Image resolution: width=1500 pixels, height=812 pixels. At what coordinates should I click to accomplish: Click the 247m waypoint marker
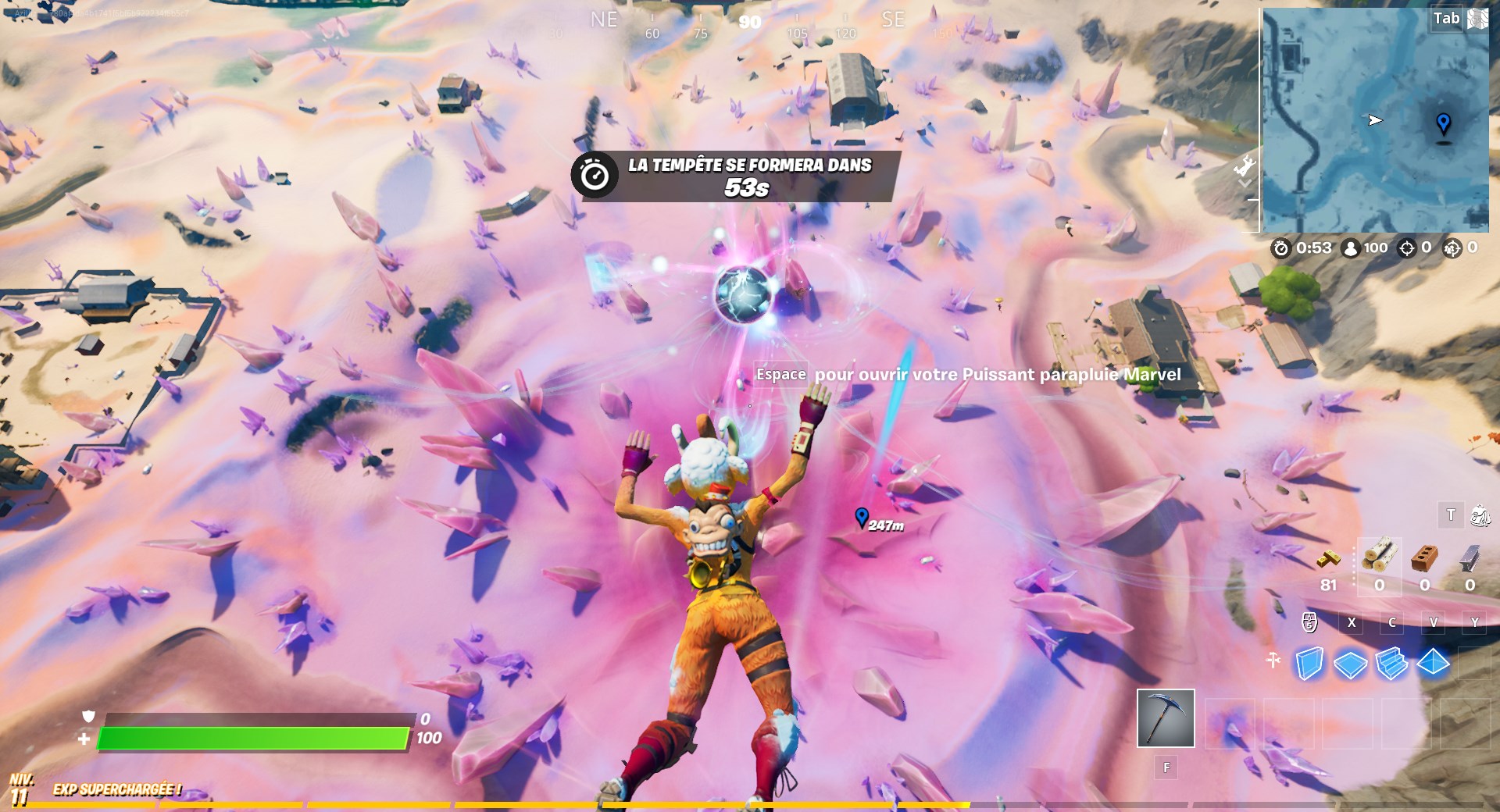862,517
